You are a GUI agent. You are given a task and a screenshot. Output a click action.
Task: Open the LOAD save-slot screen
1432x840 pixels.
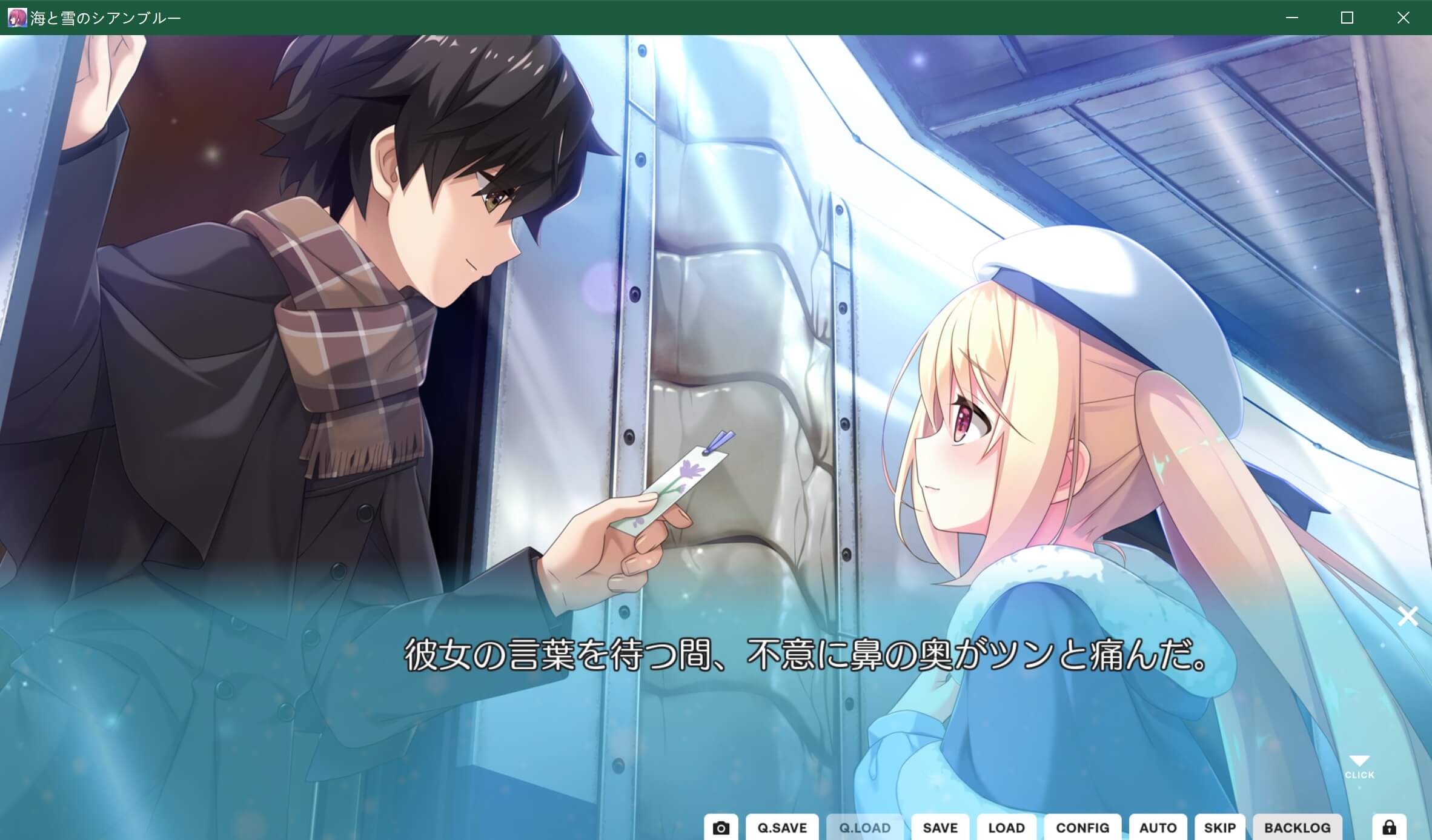tap(1006, 827)
